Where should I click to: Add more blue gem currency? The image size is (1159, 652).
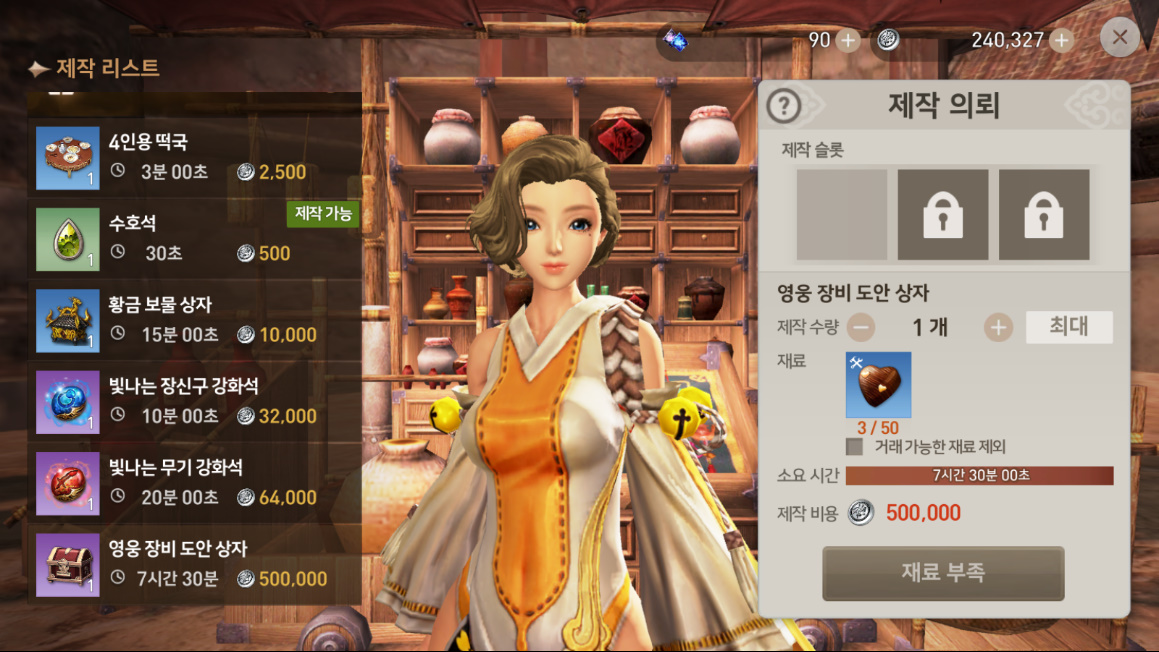(848, 40)
